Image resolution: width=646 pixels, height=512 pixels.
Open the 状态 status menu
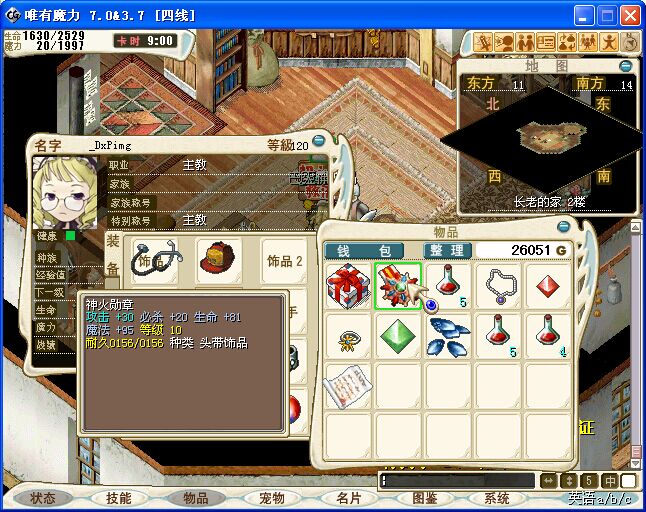click(x=43, y=498)
